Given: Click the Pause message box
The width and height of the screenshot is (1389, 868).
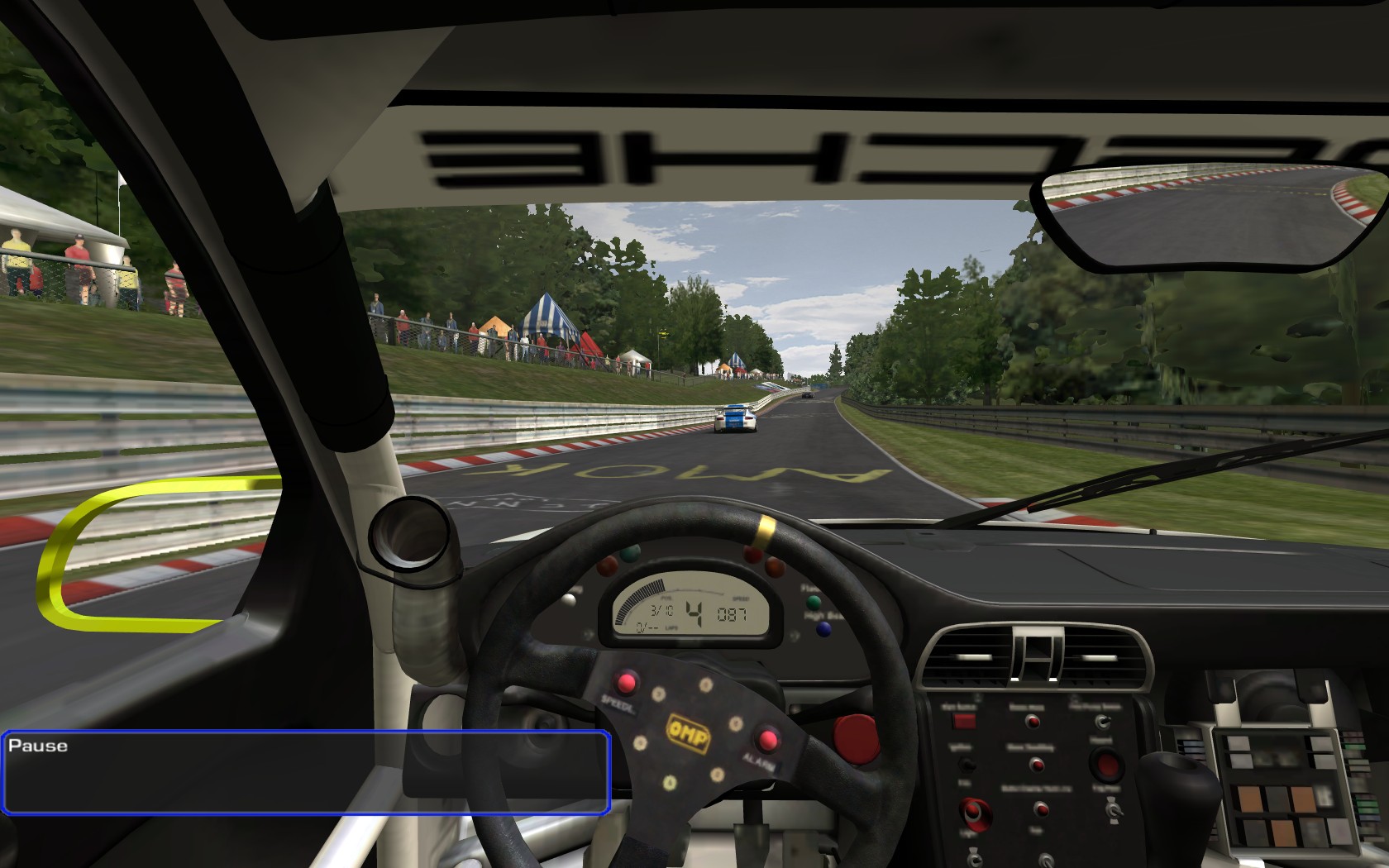Looking at the screenshot, I should click(306, 772).
